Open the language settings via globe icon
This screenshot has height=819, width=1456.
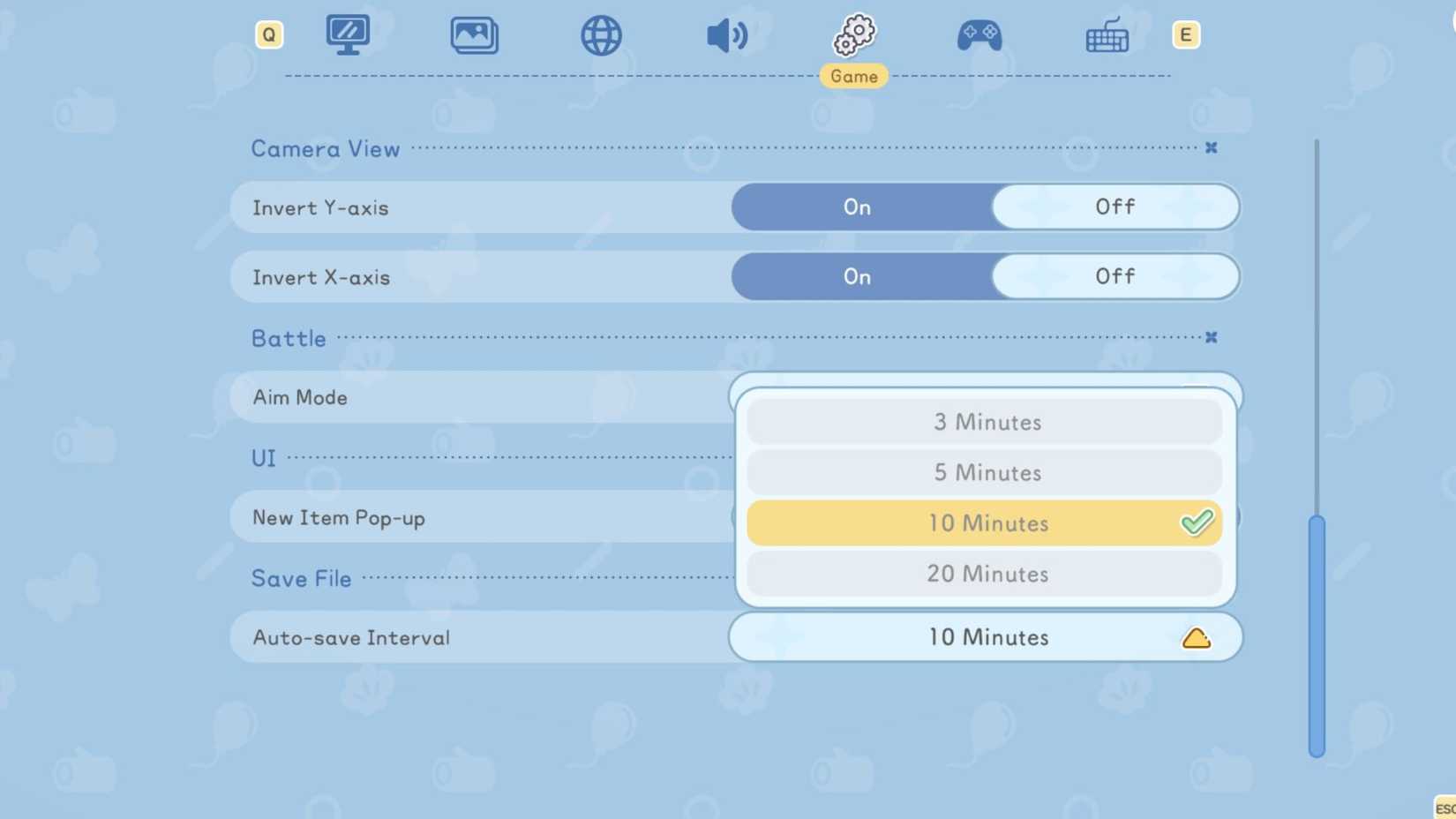click(601, 34)
